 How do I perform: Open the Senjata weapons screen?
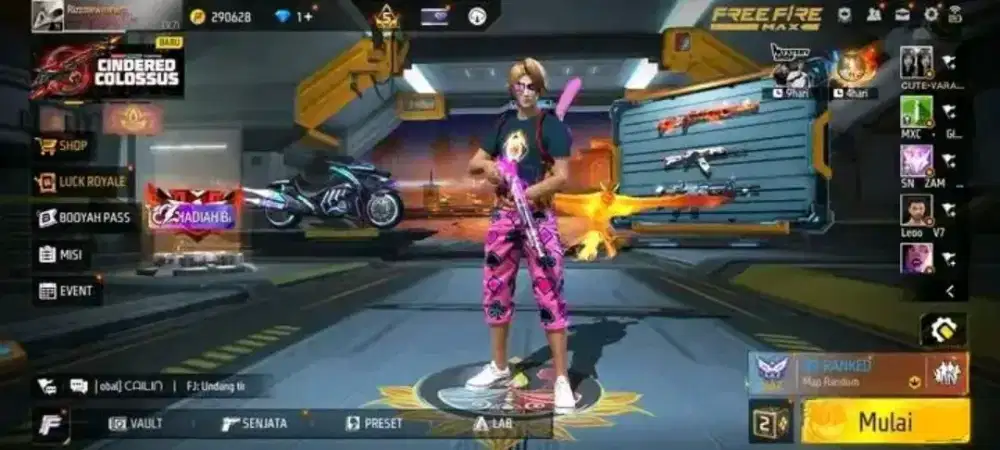click(x=254, y=423)
